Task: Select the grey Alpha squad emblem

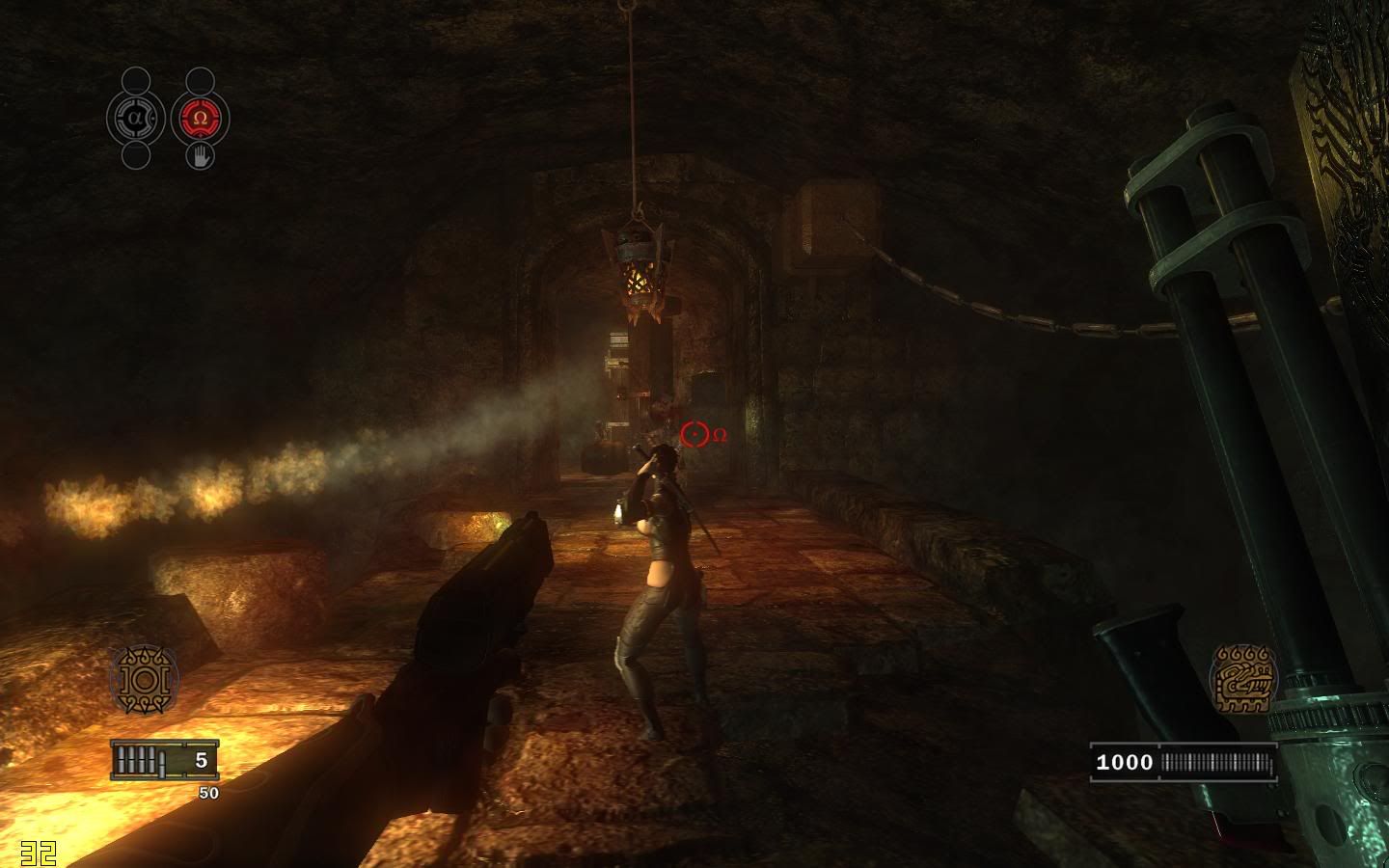Action: tap(135, 119)
